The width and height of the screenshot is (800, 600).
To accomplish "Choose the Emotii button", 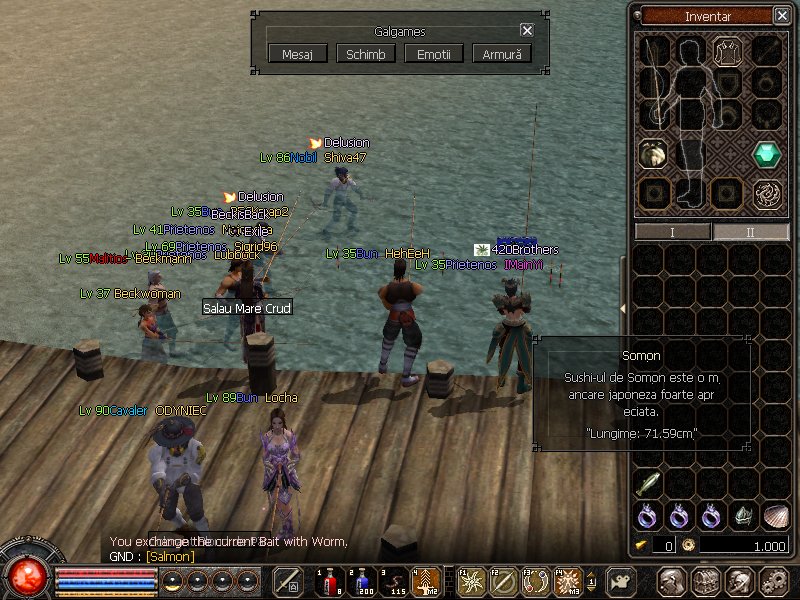I will pyautogui.click(x=433, y=54).
